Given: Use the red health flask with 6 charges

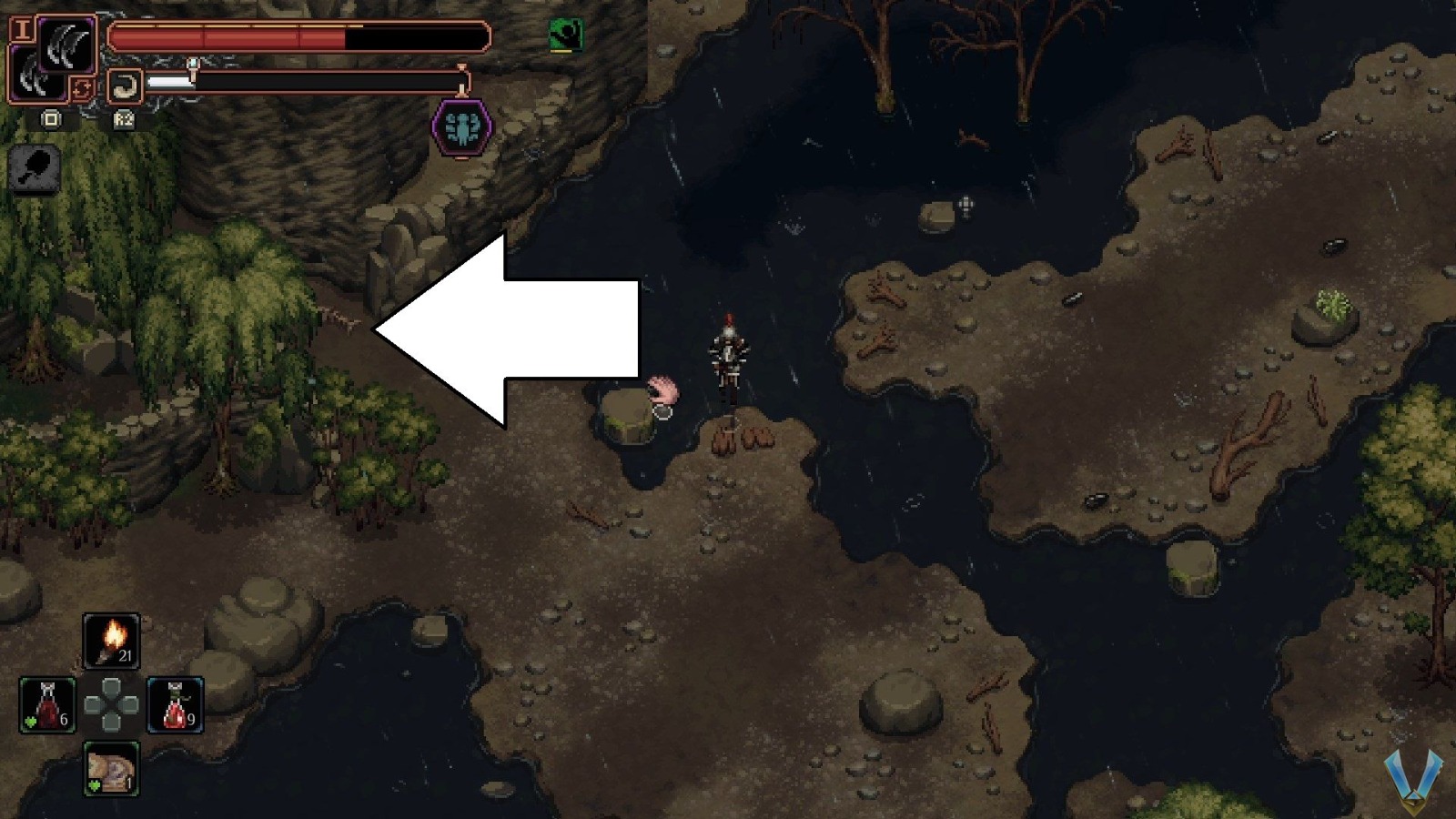Looking at the screenshot, I should (x=49, y=703).
